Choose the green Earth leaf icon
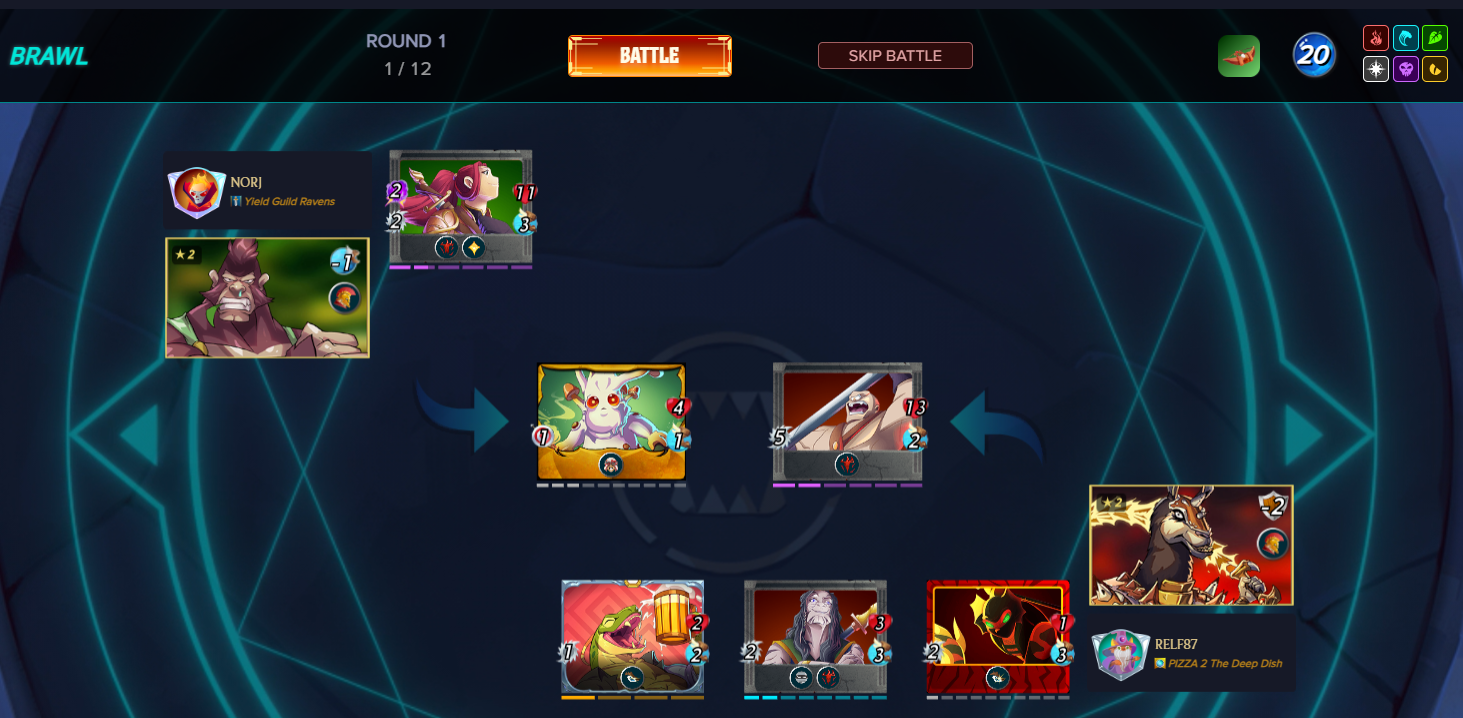 1435,39
